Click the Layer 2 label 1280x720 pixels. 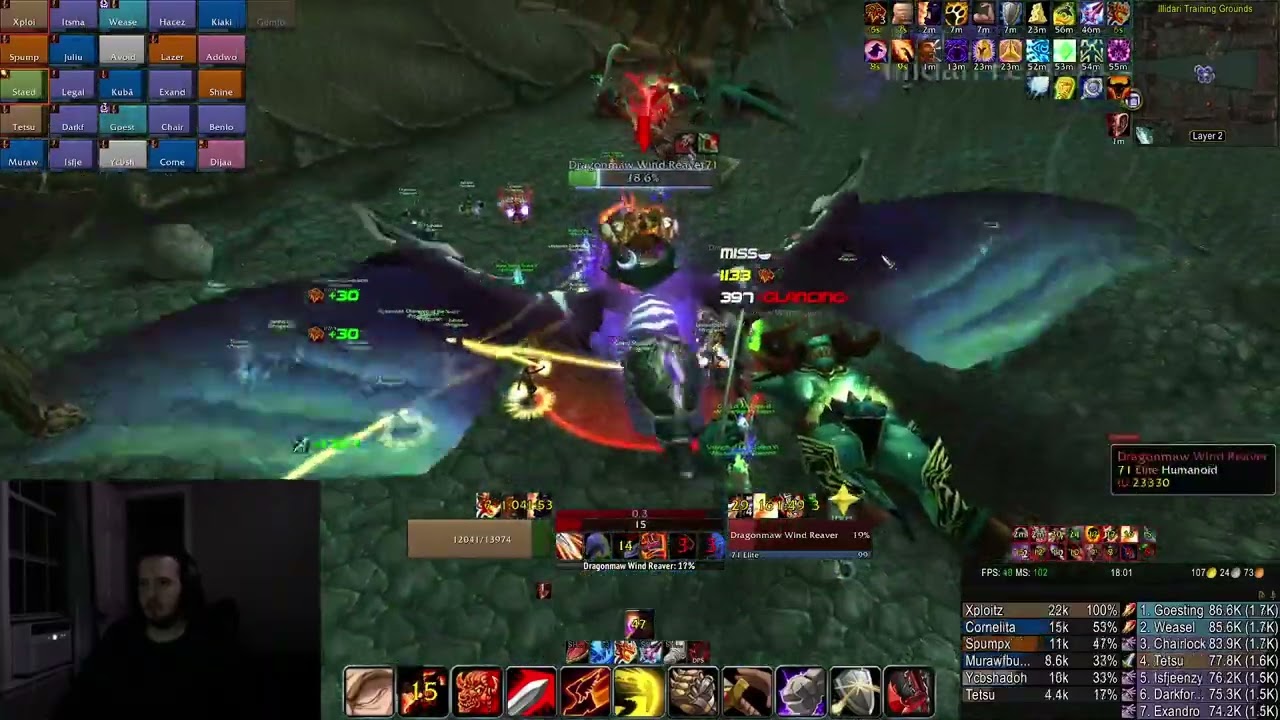coord(1207,136)
